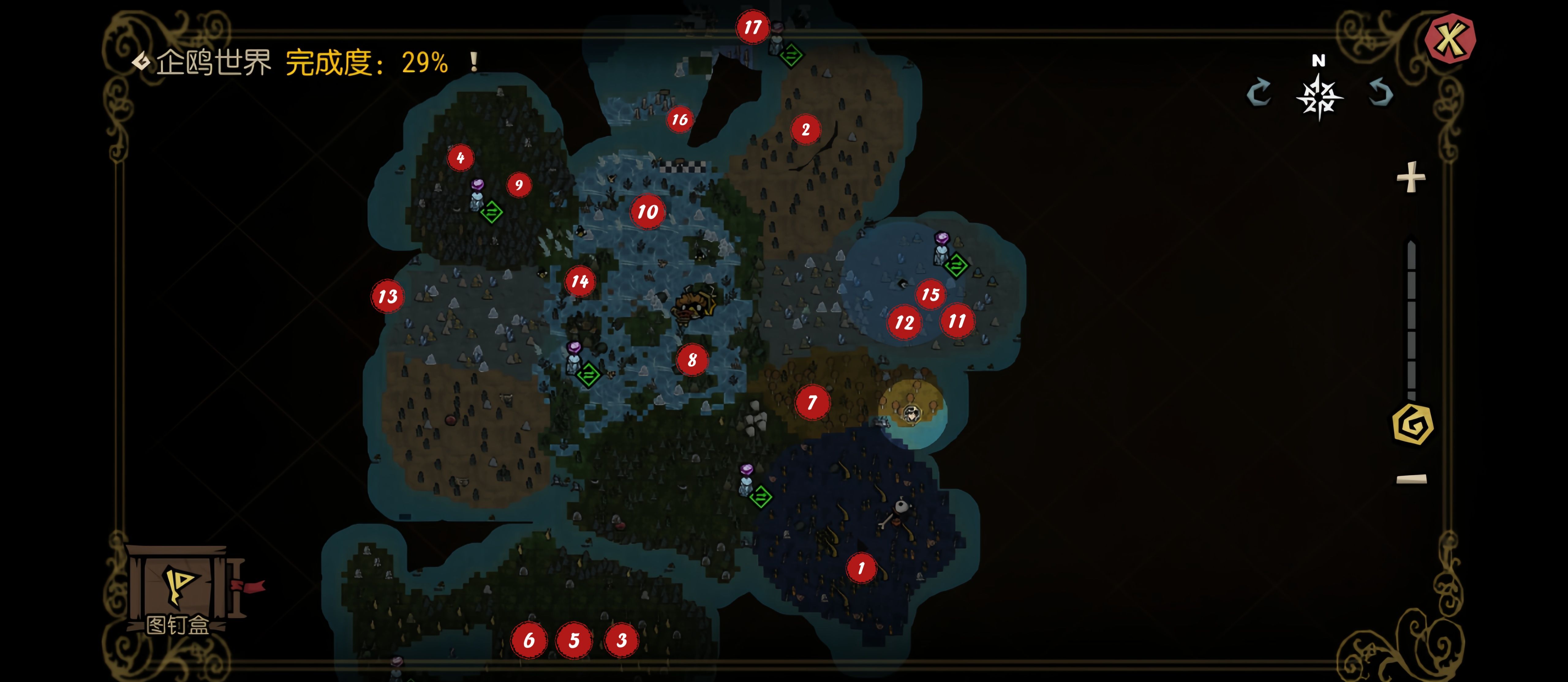Choose map marker number 16

pos(679,119)
